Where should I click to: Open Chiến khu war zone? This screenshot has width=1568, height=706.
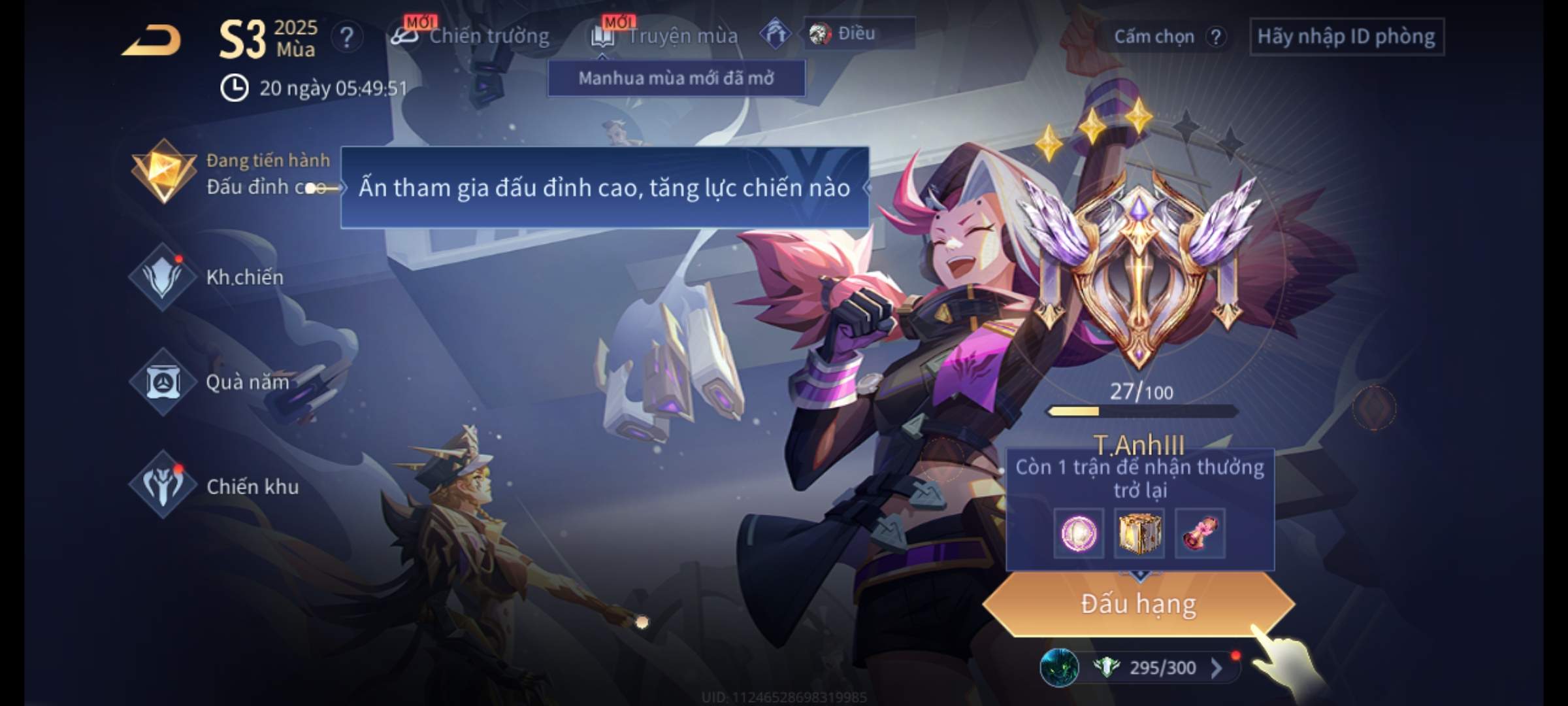coord(216,486)
